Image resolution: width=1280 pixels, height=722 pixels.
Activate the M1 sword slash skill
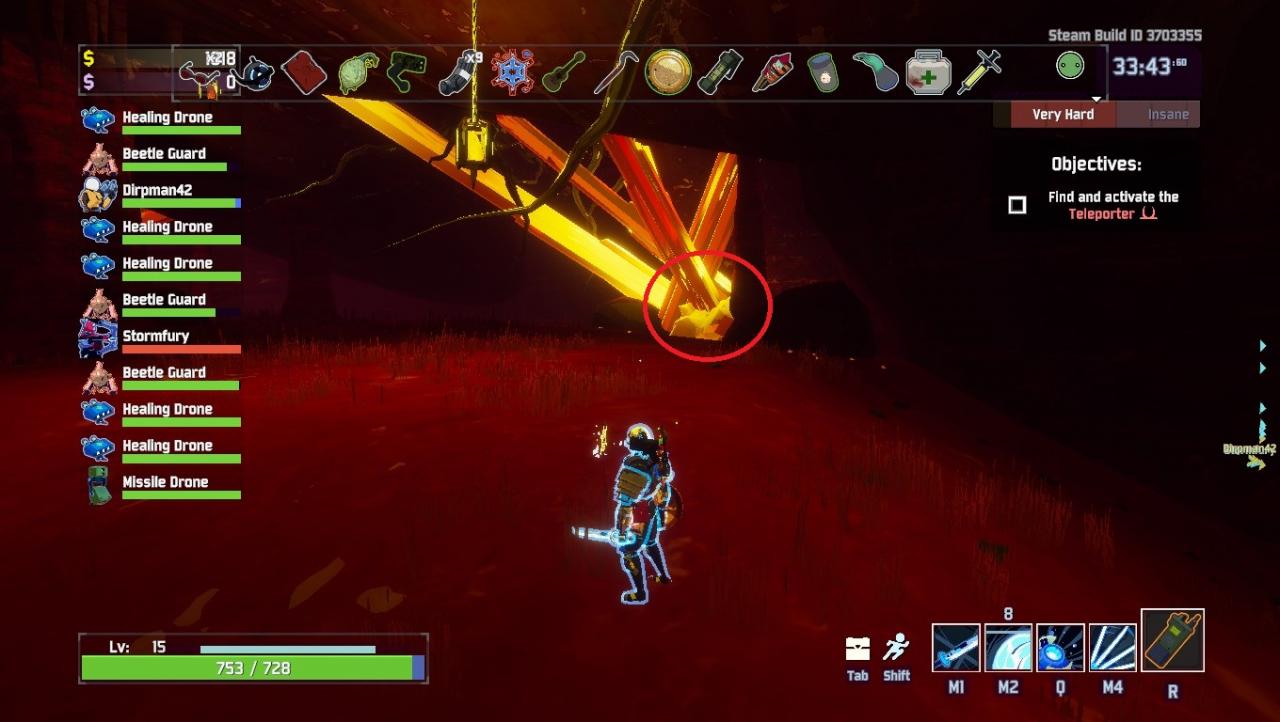(x=956, y=648)
